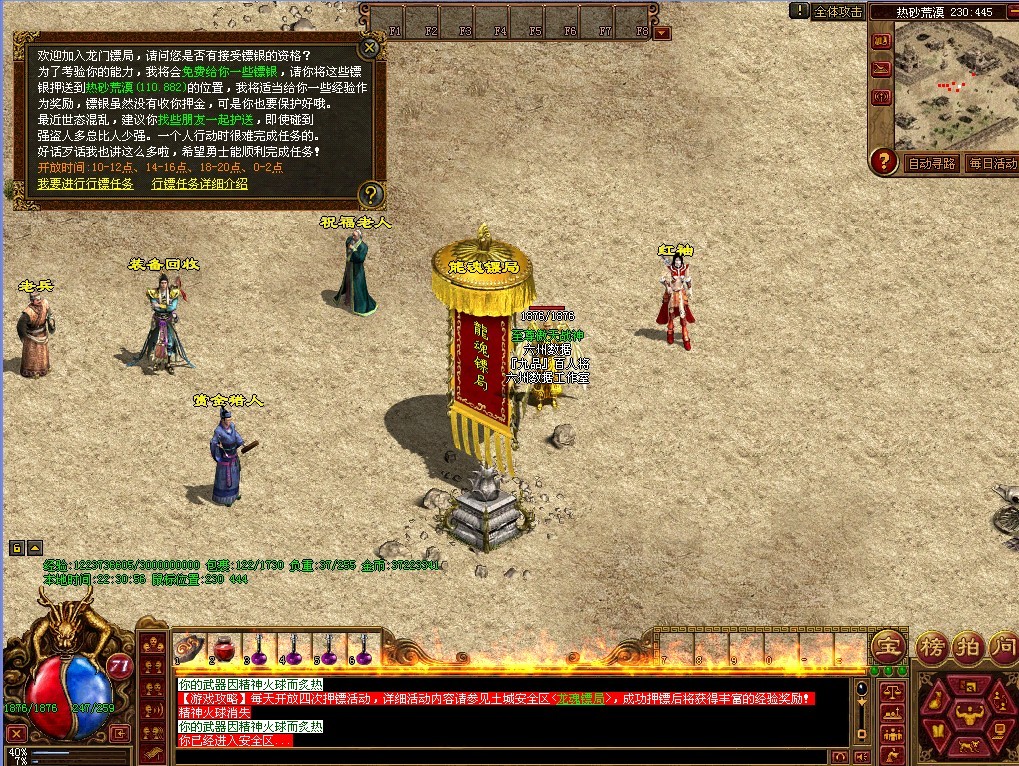Click the question mark help button in dialogue
Screen dimensions: 1019x766
tap(370, 193)
